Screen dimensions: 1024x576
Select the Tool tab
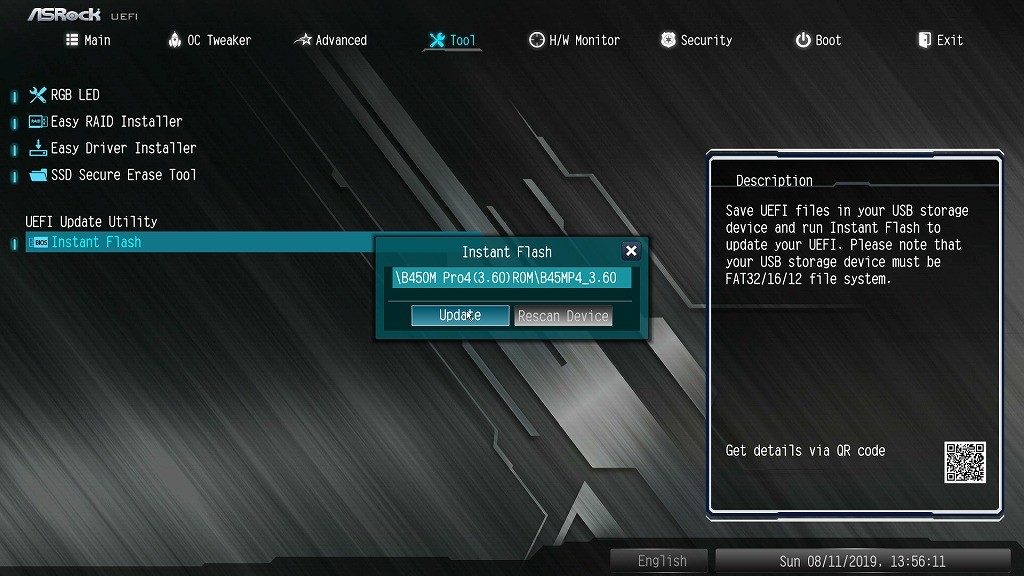(x=452, y=40)
